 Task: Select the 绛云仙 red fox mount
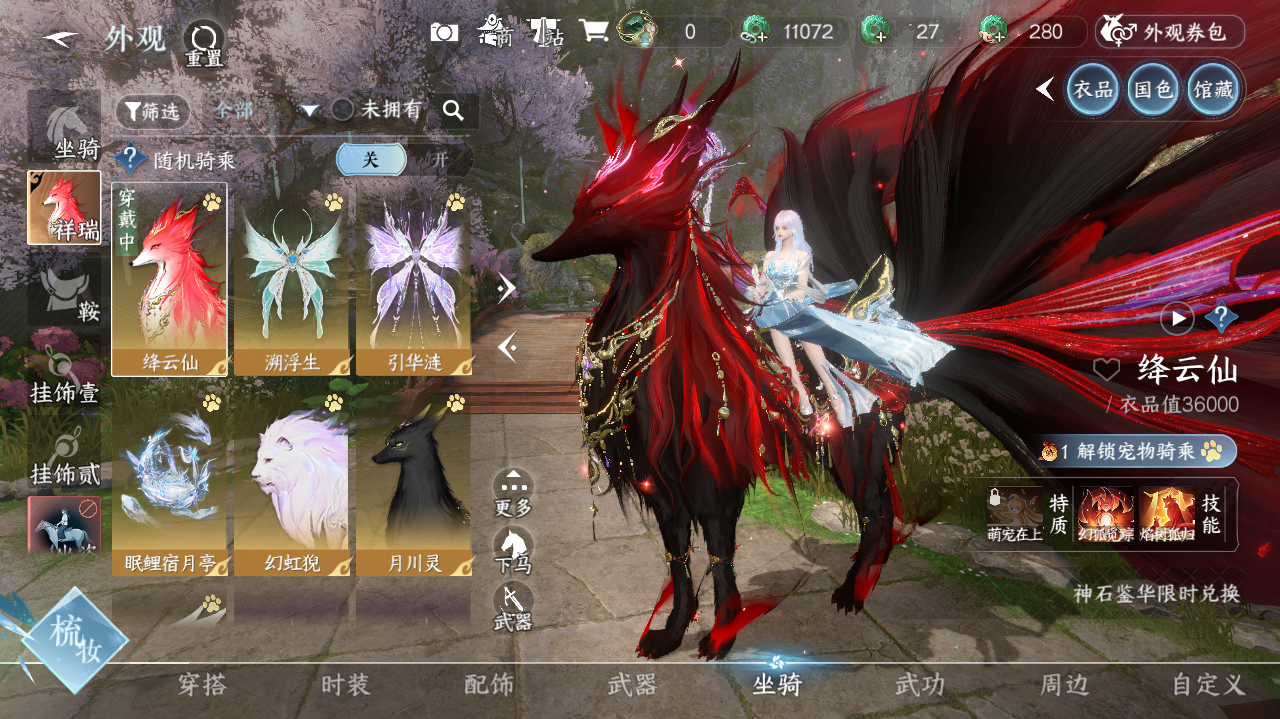pyautogui.click(x=169, y=279)
